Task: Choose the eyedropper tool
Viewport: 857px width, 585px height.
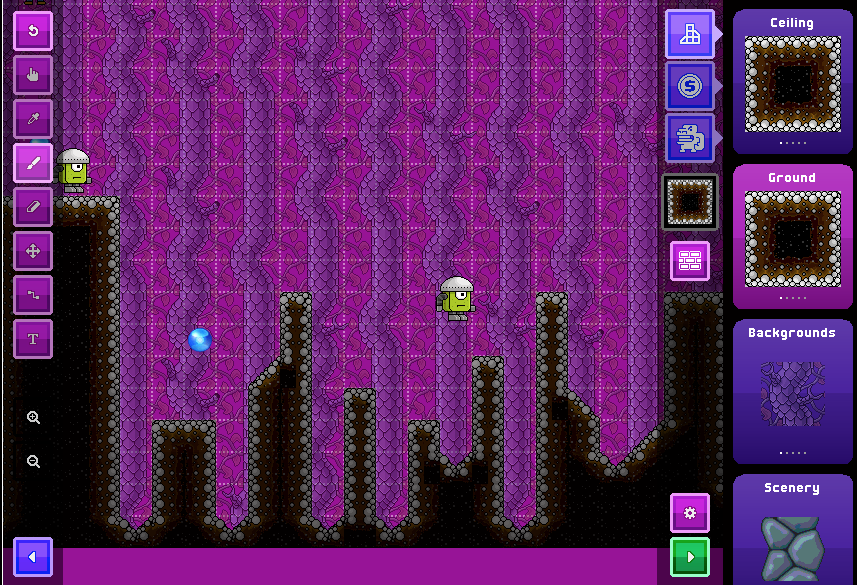Action: [x=33, y=119]
